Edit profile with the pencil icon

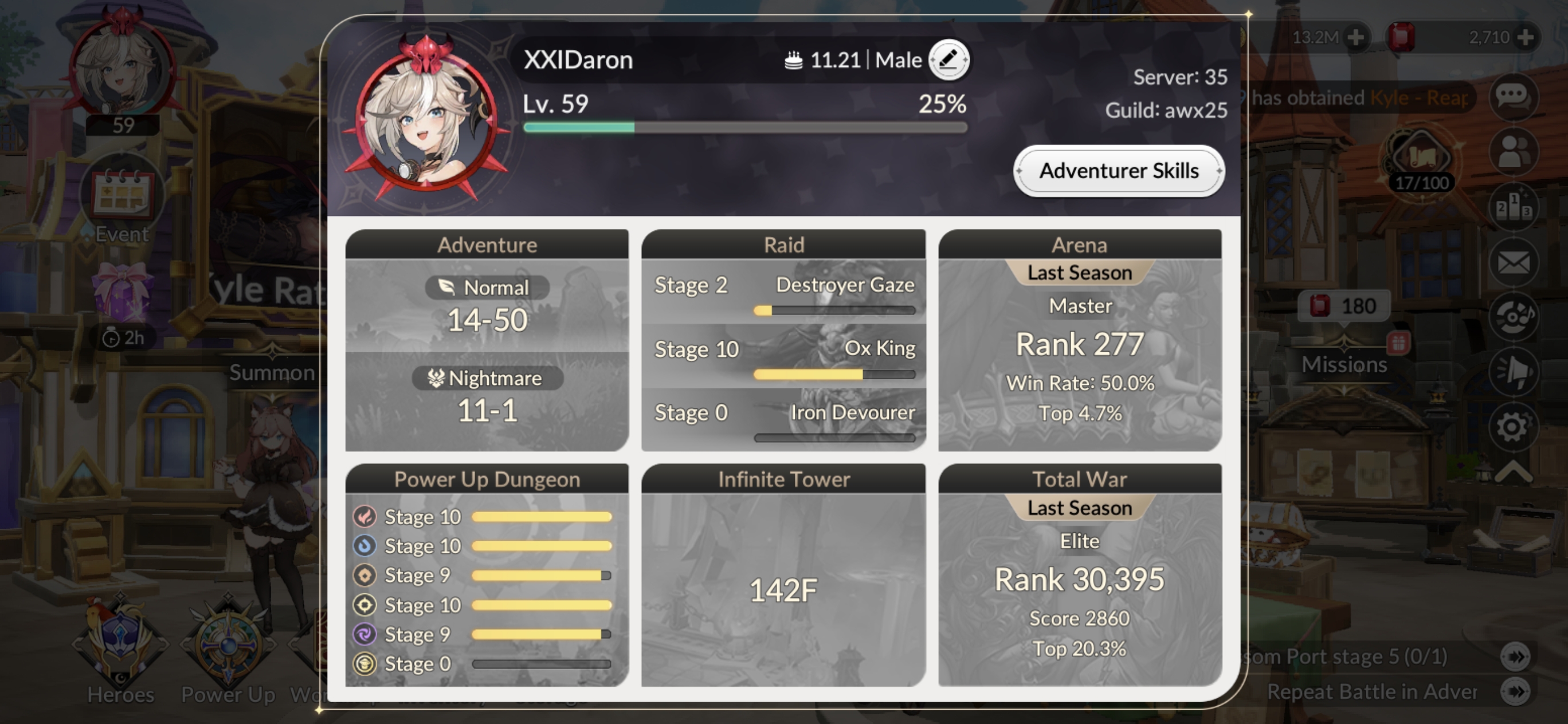(x=948, y=60)
